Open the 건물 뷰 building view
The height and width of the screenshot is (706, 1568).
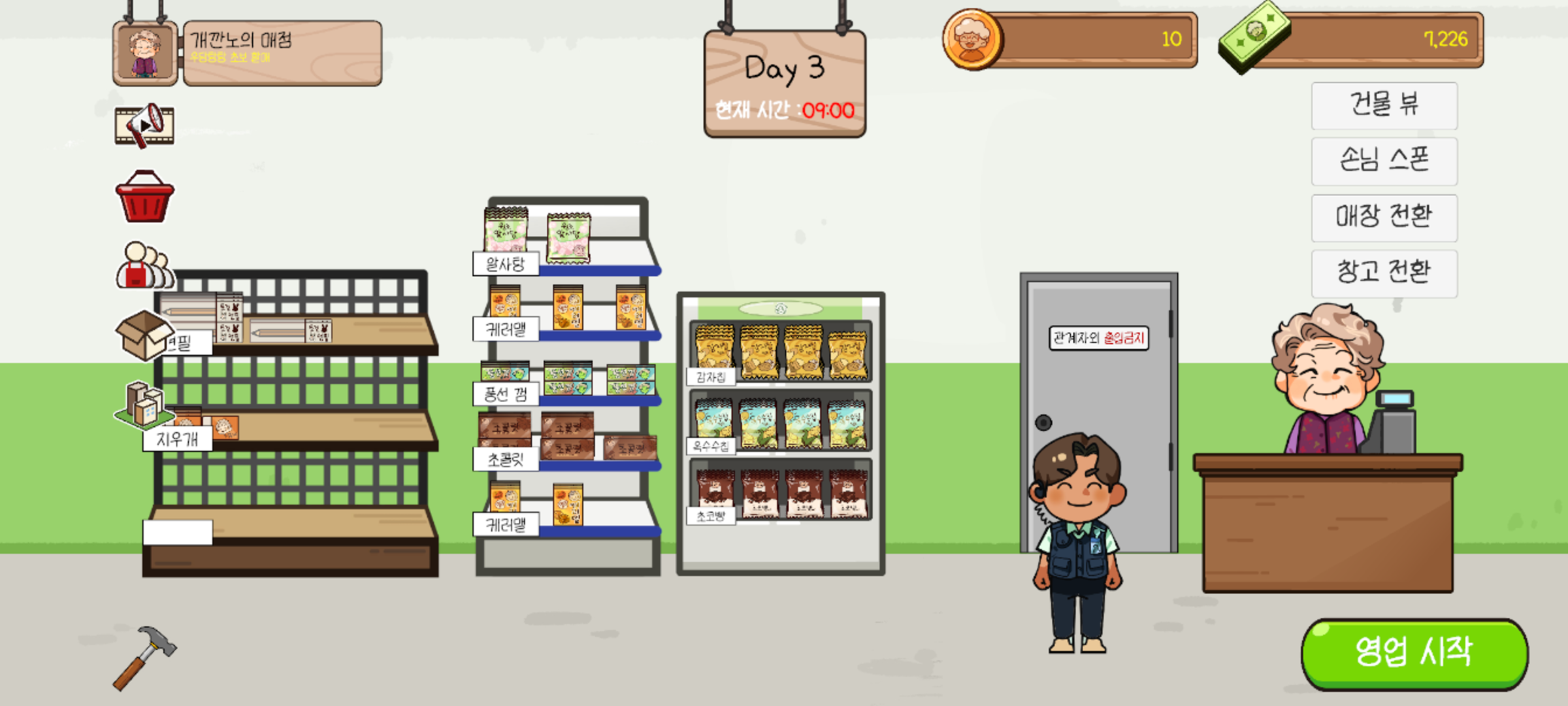point(1384,105)
